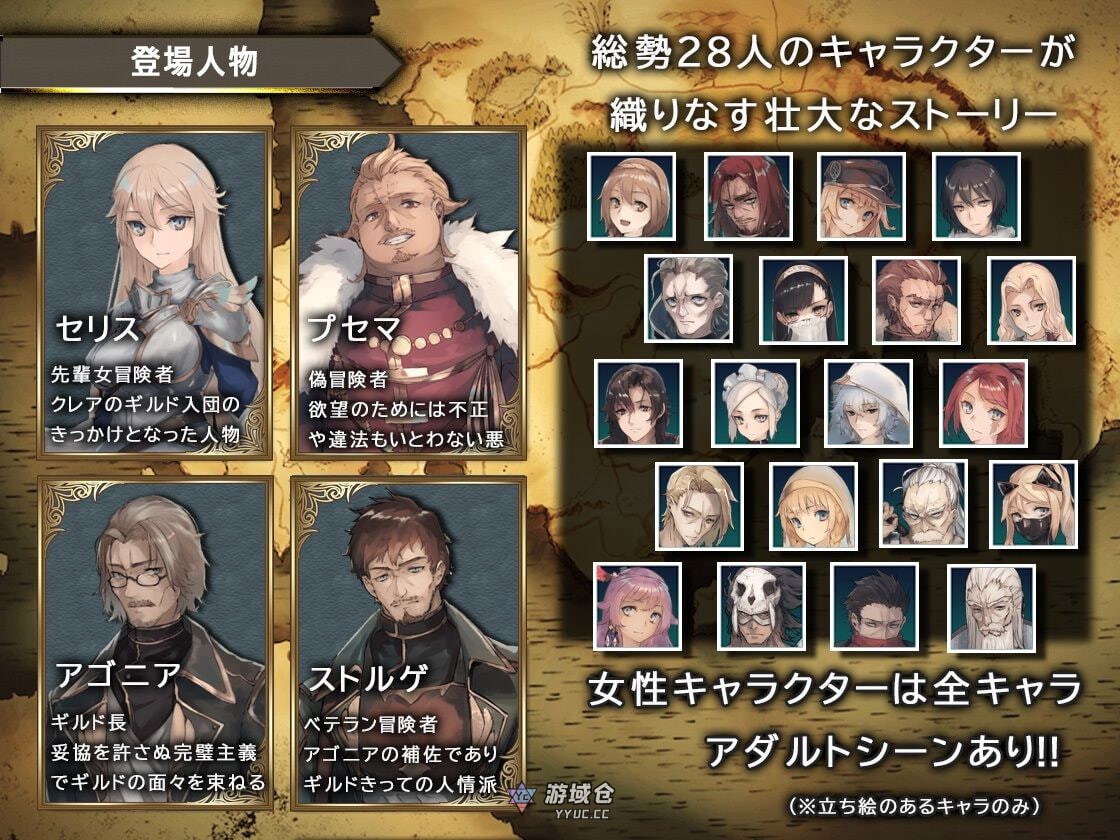
Task: Choose the red-haired woman portrait
Action: click(x=984, y=403)
